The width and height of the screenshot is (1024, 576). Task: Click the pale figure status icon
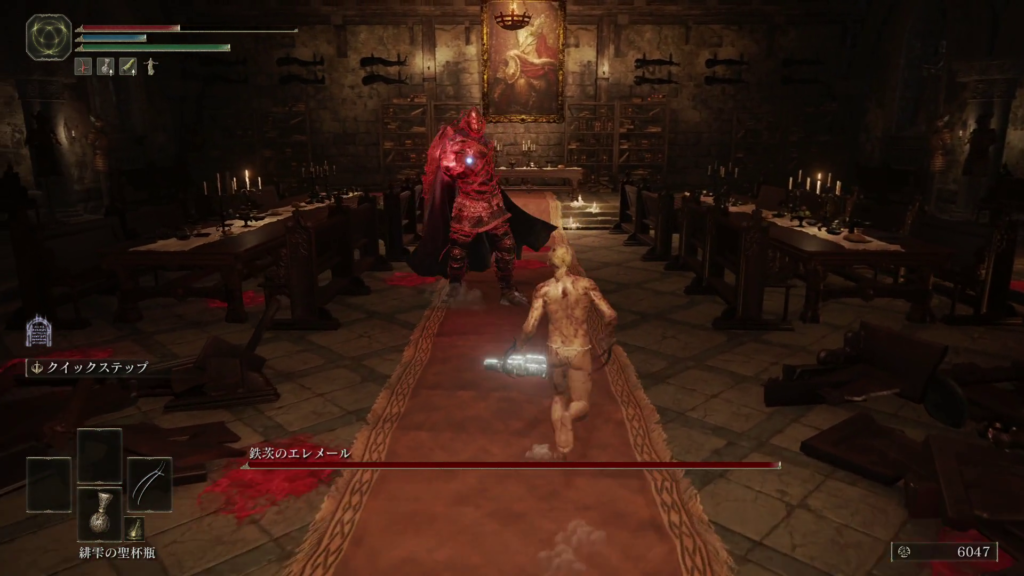coord(150,66)
